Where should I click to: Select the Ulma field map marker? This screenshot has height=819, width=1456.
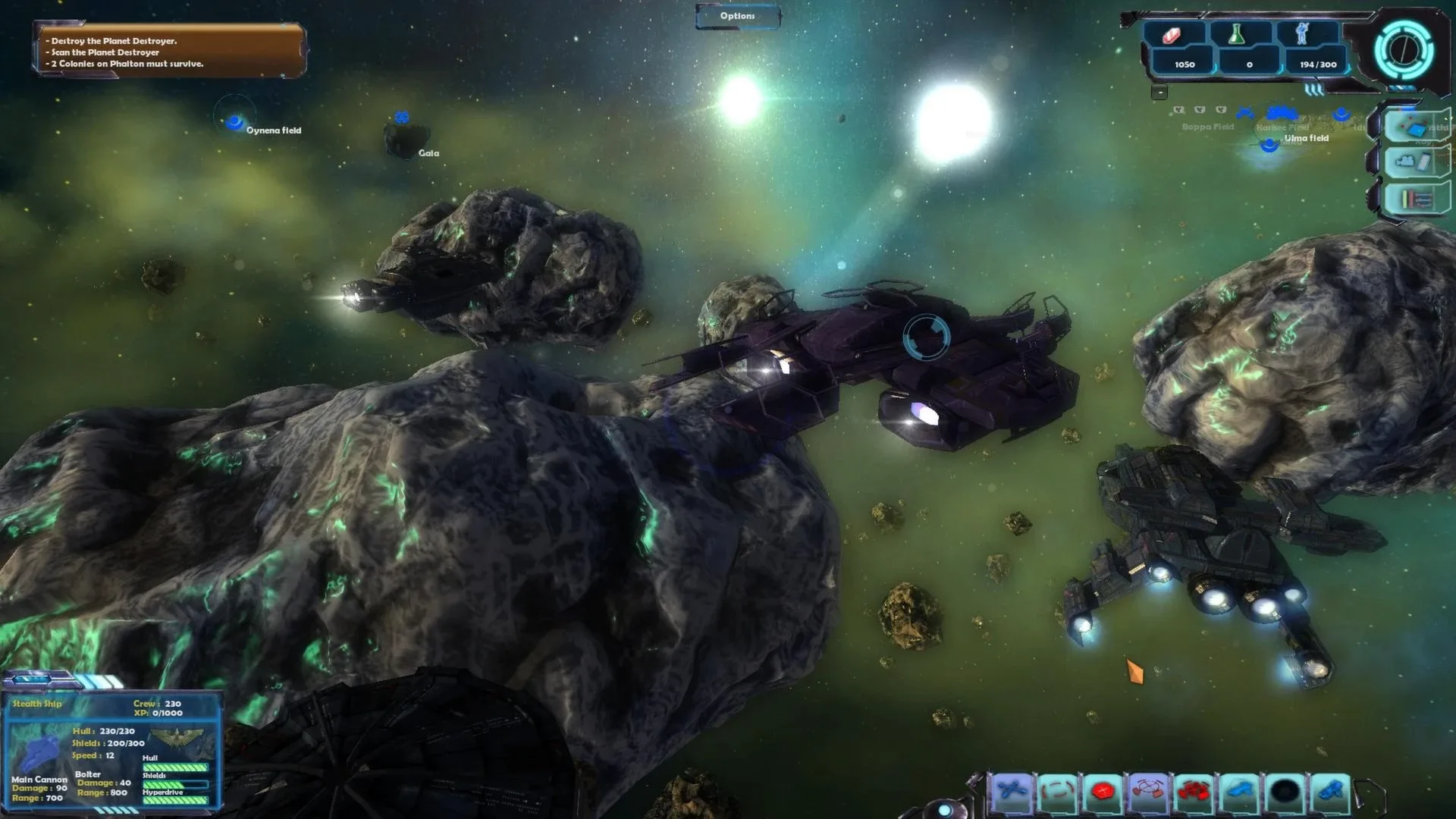pyautogui.click(x=1269, y=145)
